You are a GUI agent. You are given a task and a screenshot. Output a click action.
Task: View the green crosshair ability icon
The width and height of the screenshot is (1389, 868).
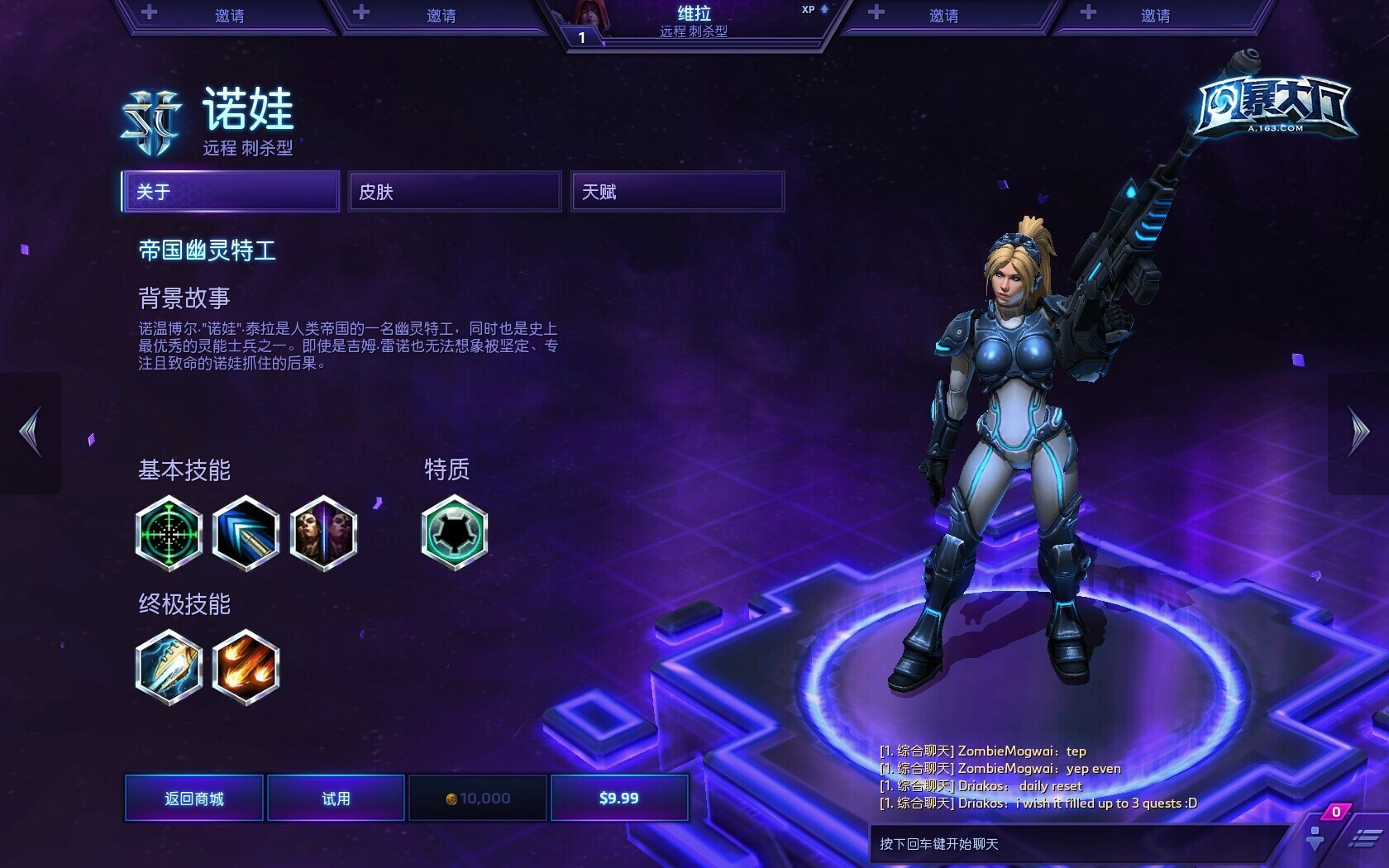pos(169,533)
